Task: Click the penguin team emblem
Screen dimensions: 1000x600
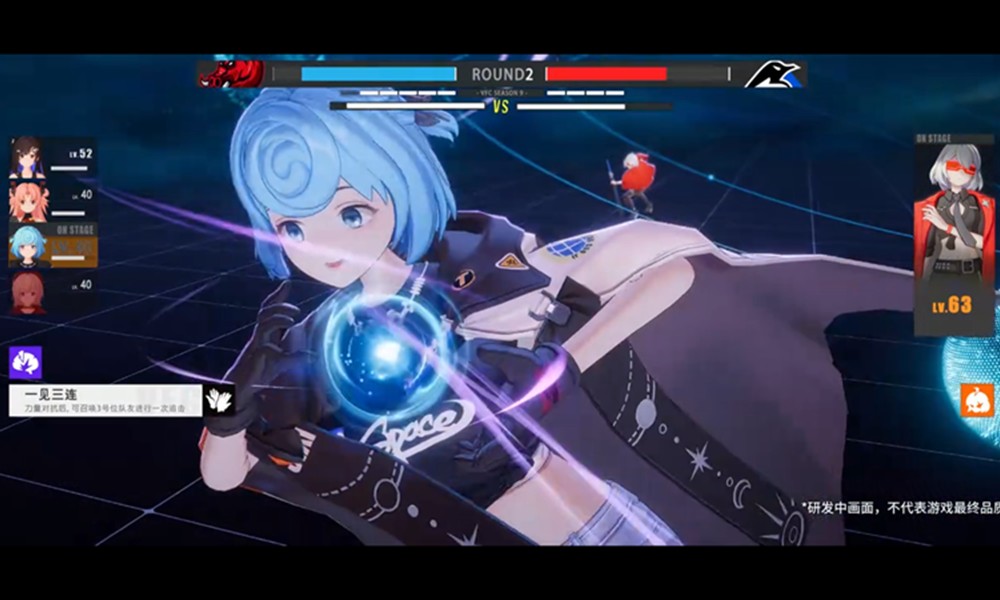Action: pyautogui.click(x=774, y=74)
